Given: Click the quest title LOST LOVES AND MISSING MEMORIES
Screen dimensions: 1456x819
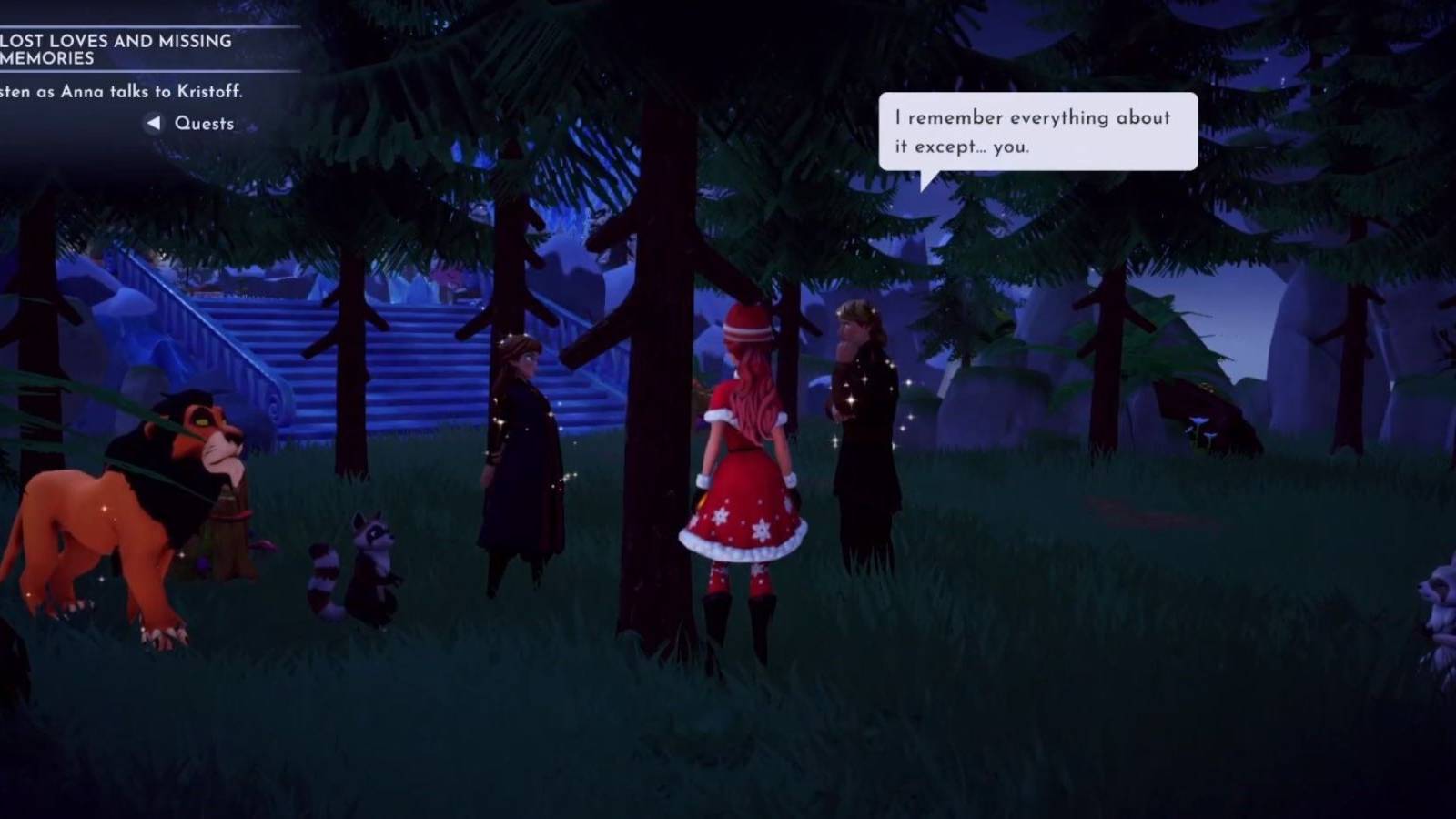Looking at the screenshot, I should [118, 48].
